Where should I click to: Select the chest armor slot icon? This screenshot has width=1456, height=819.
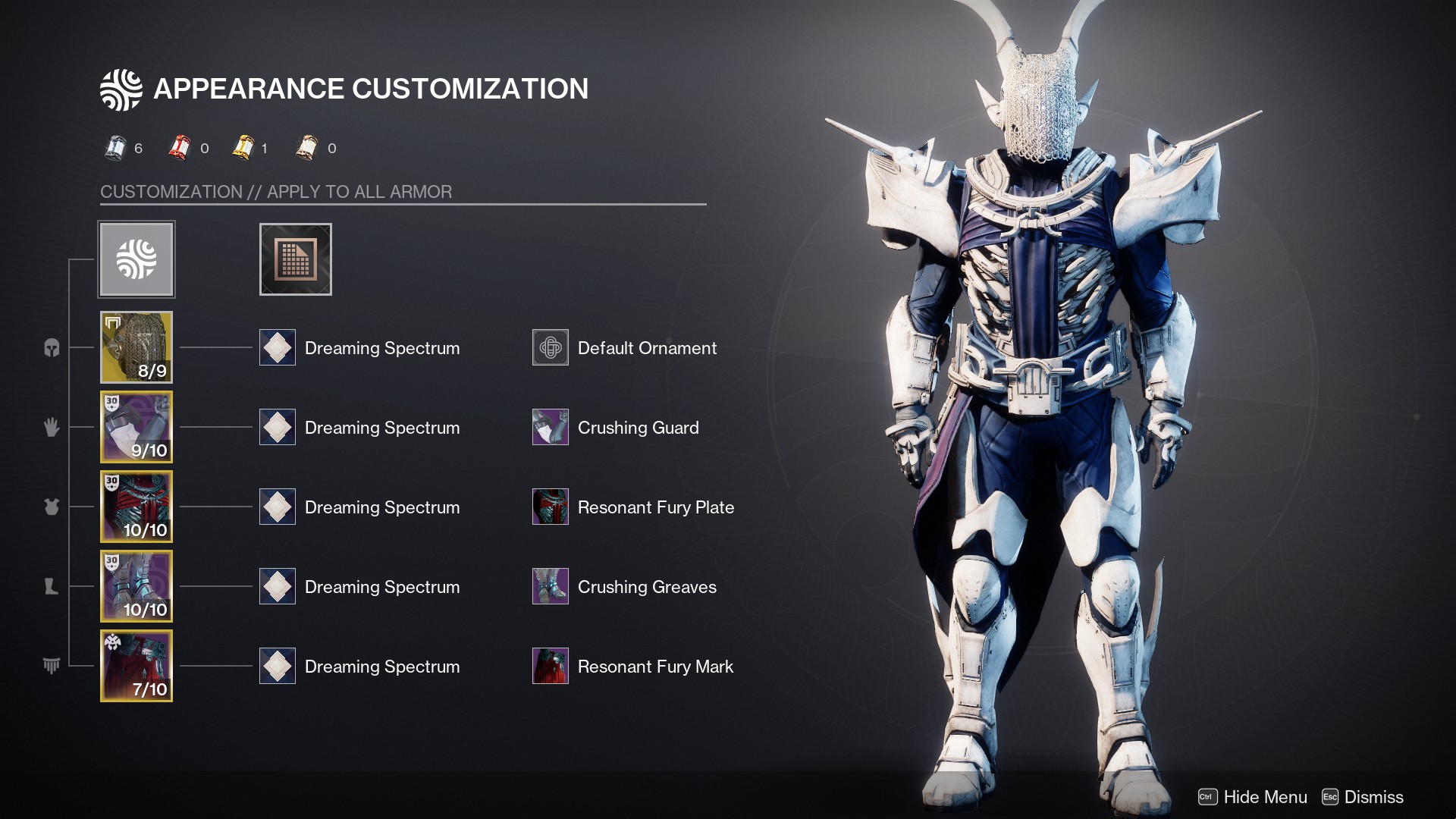[x=50, y=507]
